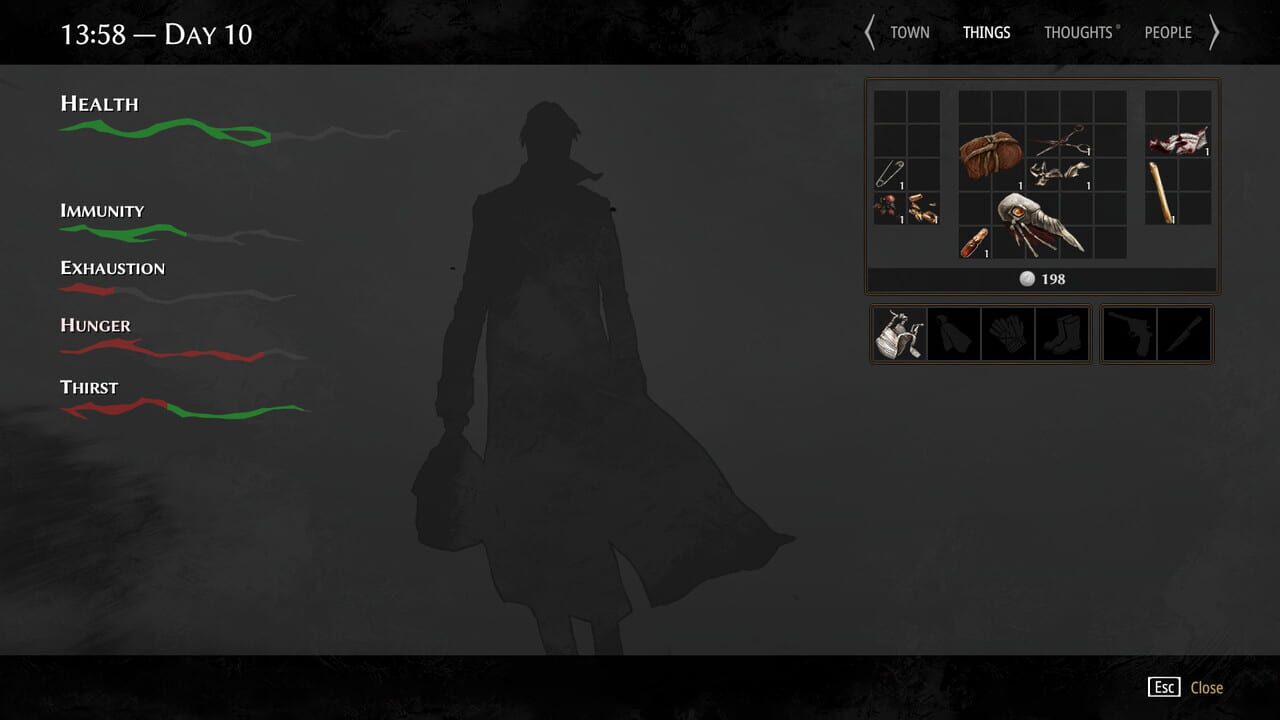1280x720 pixels.
Task: Click Close at the bottom right
Action: (1206, 687)
